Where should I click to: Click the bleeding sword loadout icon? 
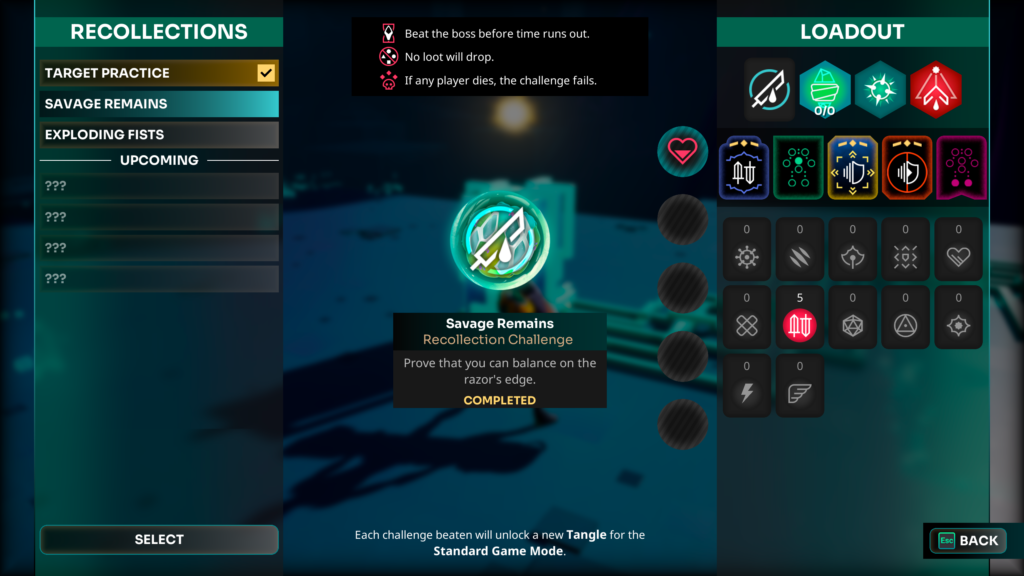(x=770, y=88)
